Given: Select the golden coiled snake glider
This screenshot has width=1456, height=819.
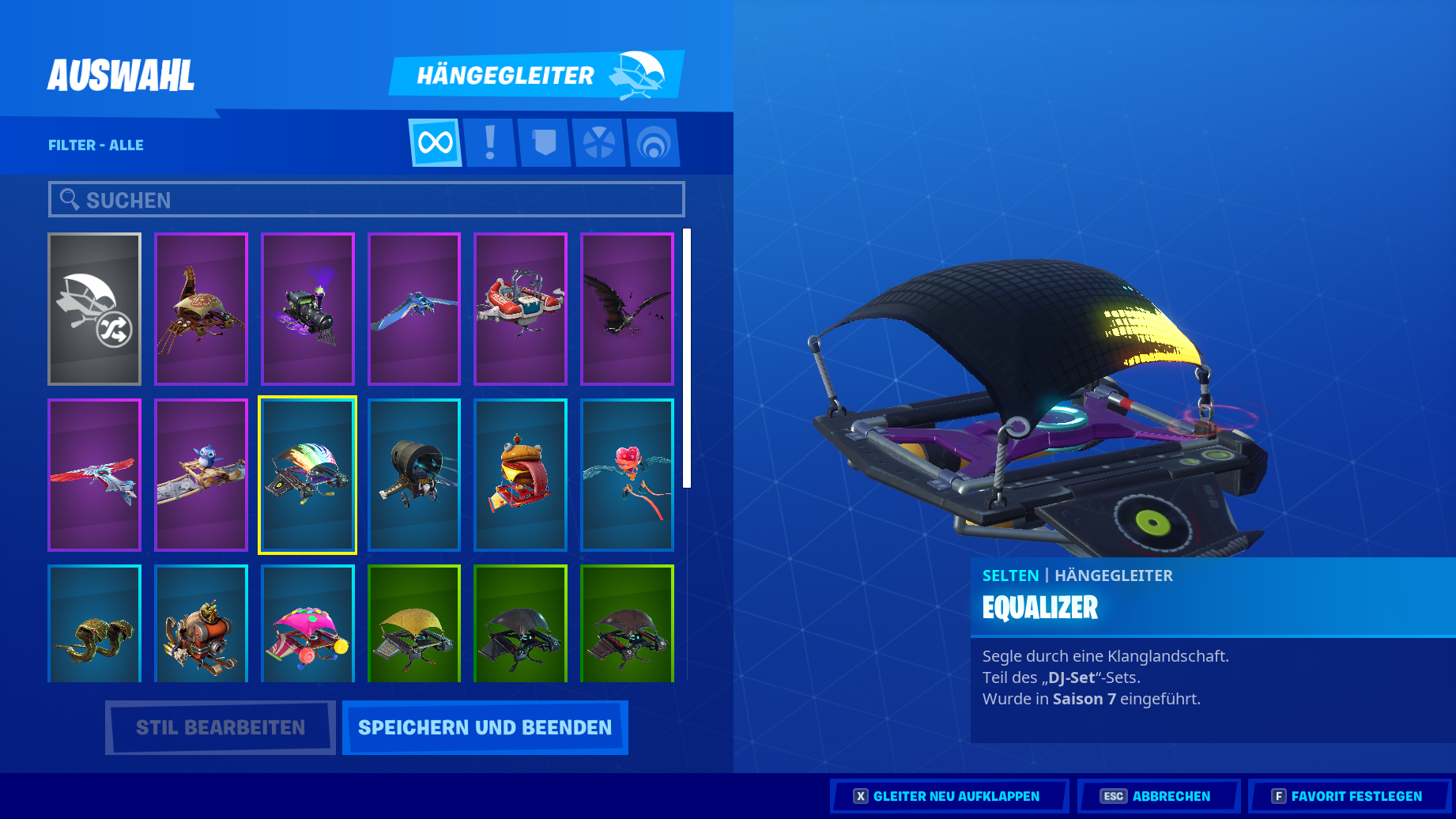Looking at the screenshot, I should point(95,625).
